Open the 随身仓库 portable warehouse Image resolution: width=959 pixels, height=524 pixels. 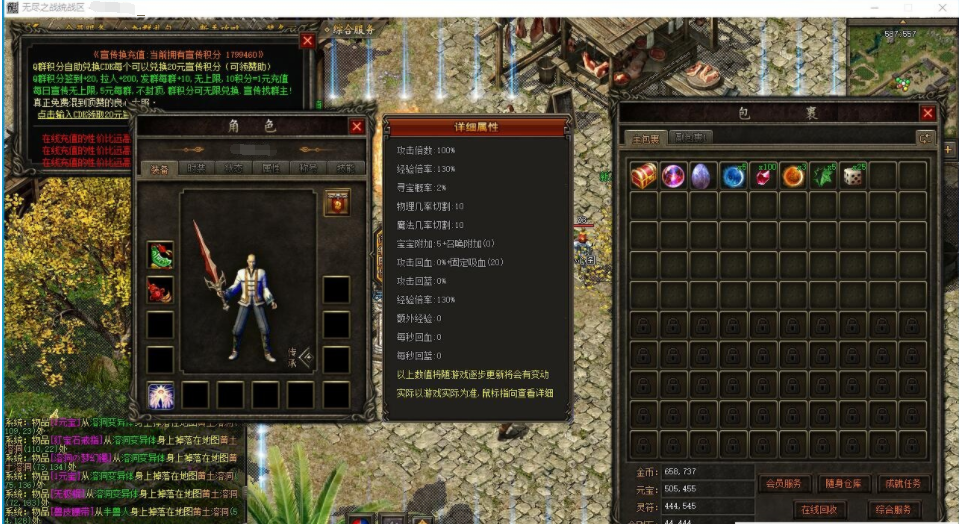click(844, 484)
